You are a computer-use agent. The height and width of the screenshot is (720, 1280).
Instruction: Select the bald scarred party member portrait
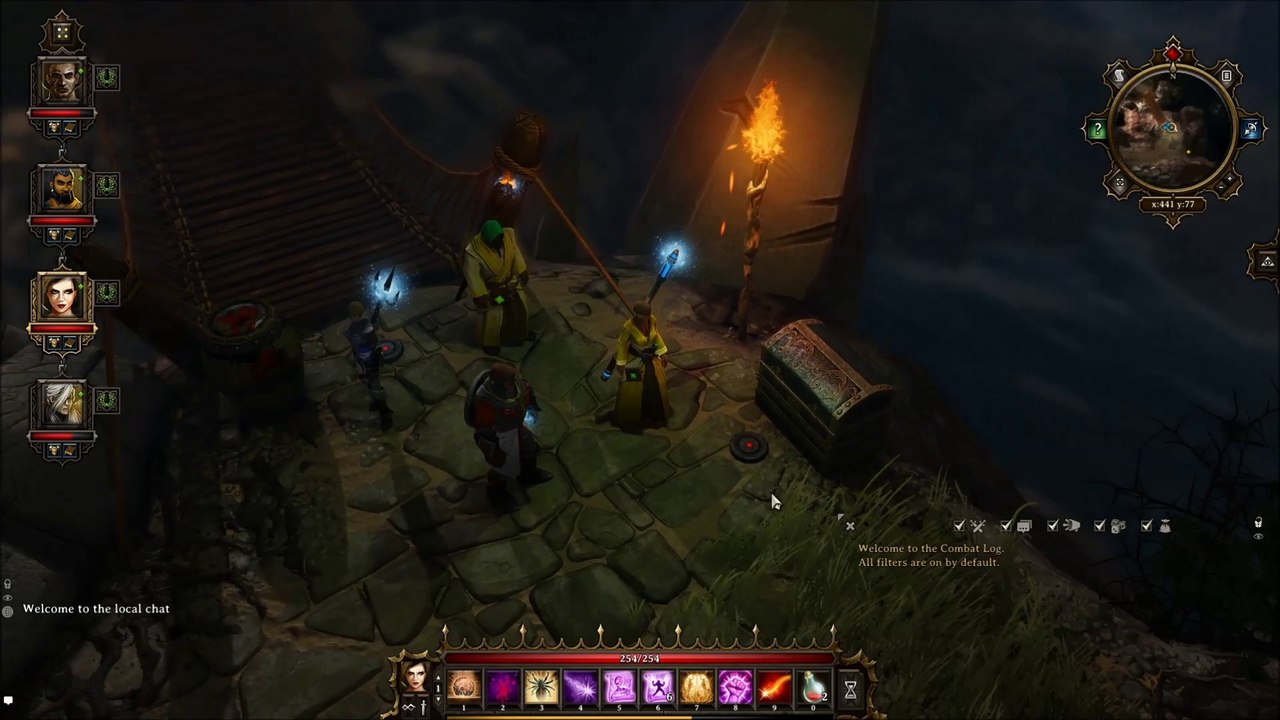(x=62, y=83)
